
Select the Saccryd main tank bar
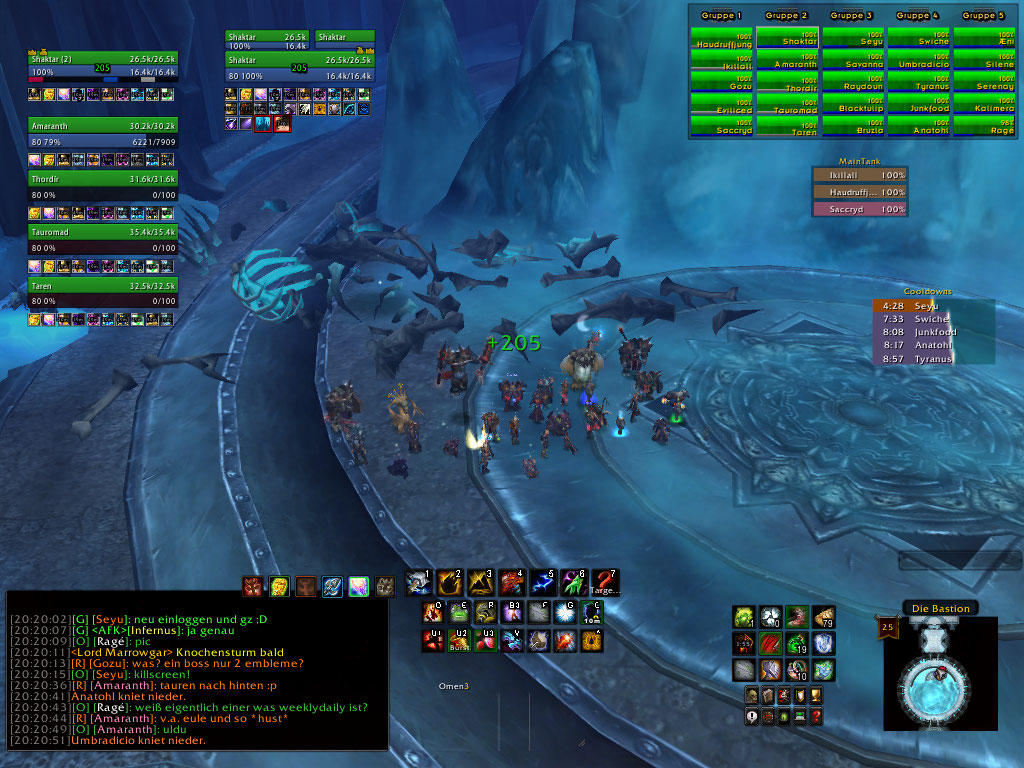point(860,209)
